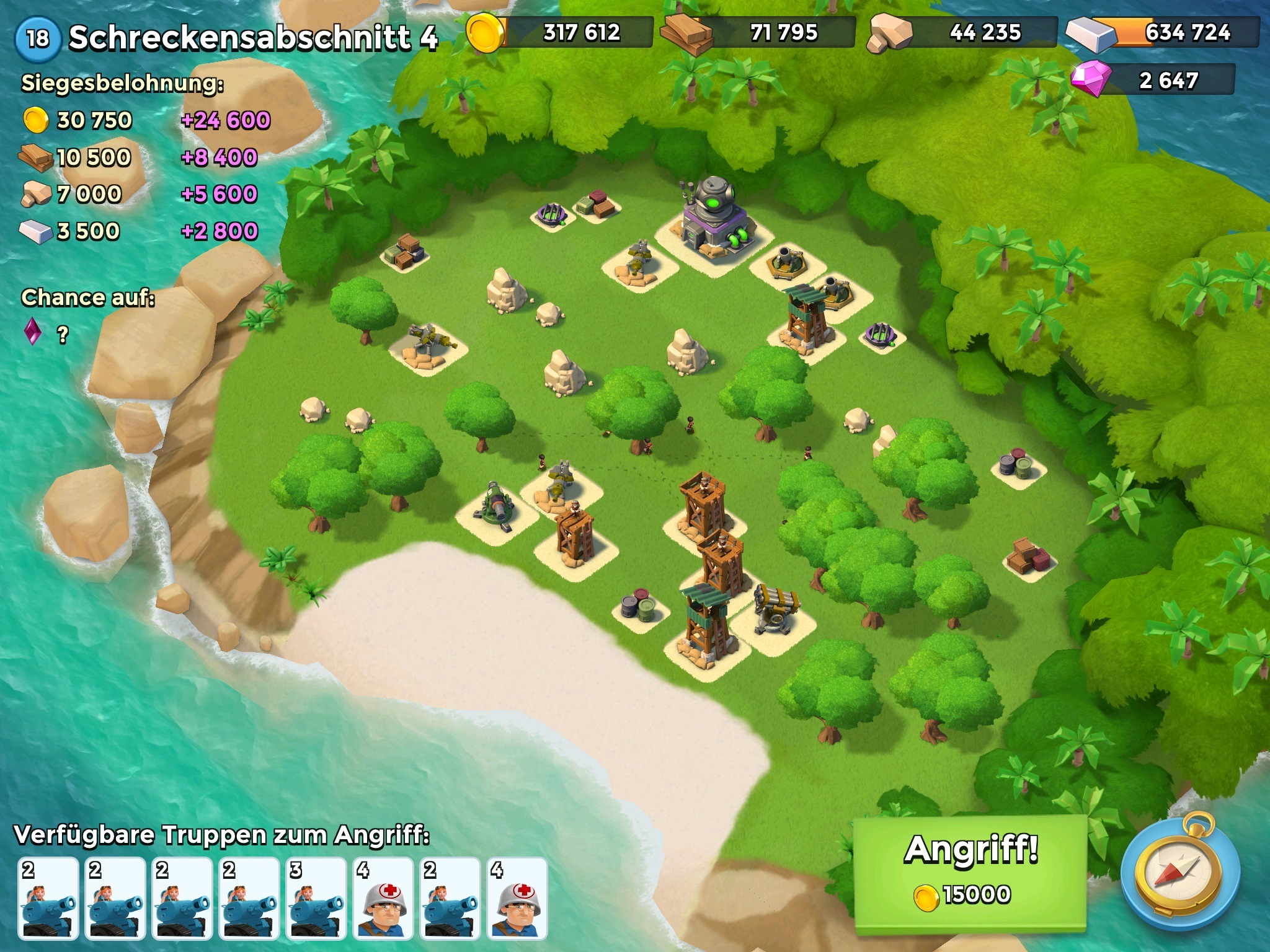Select the tank troop card showing 3
This screenshot has height=952, width=1270.
(x=316, y=897)
